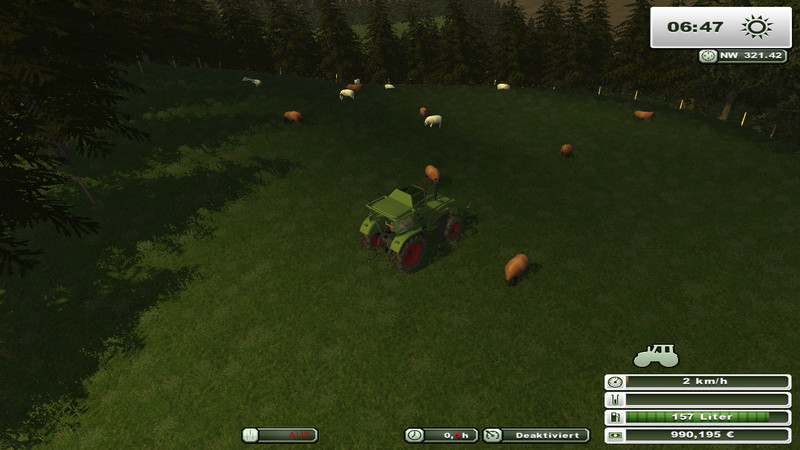Click the banknote money icon
The height and width of the screenshot is (450, 800).
tap(614, 435)
